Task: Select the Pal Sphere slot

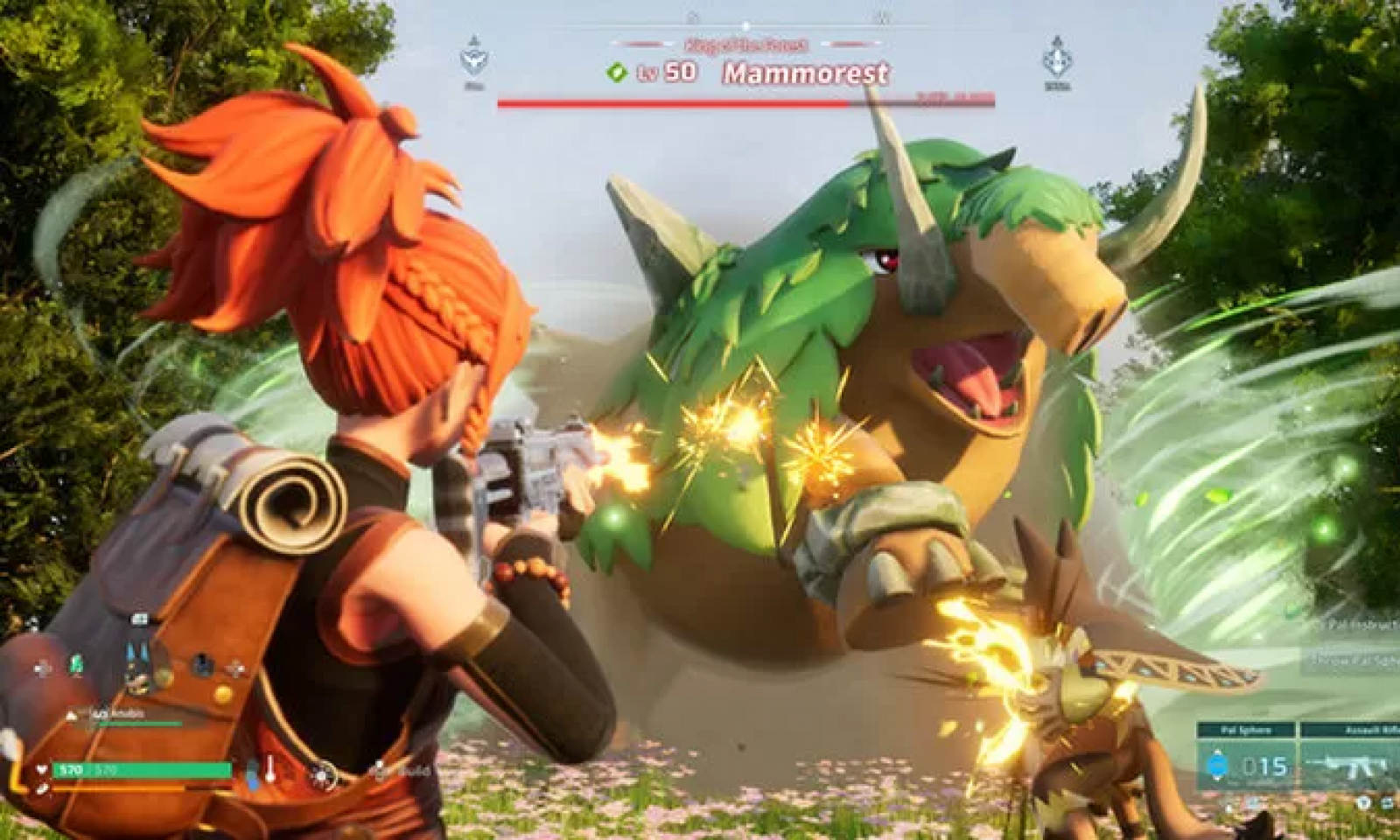Action: coord(1246,764)
